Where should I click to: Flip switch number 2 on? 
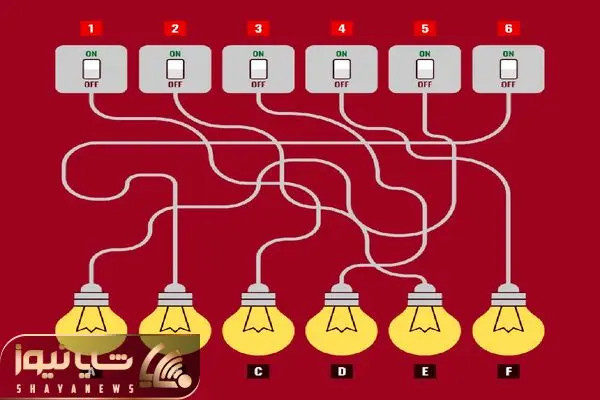pyautogui.click(x=175, y=68)
